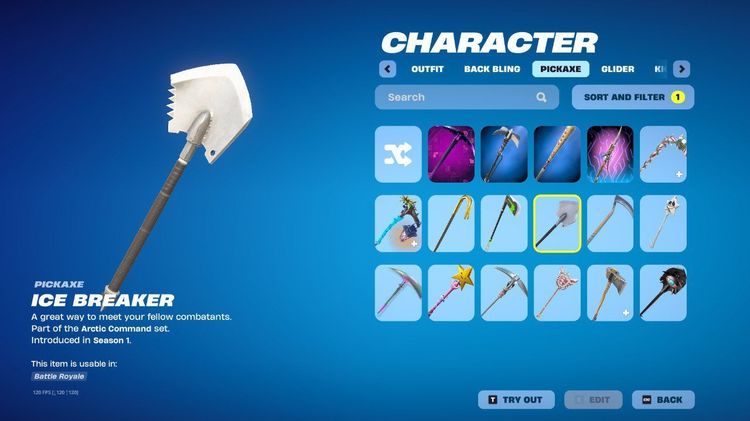Select the highlighted Ice Breaker shovel tile
This screenshot has height=421, width=750.
point(557,223)
